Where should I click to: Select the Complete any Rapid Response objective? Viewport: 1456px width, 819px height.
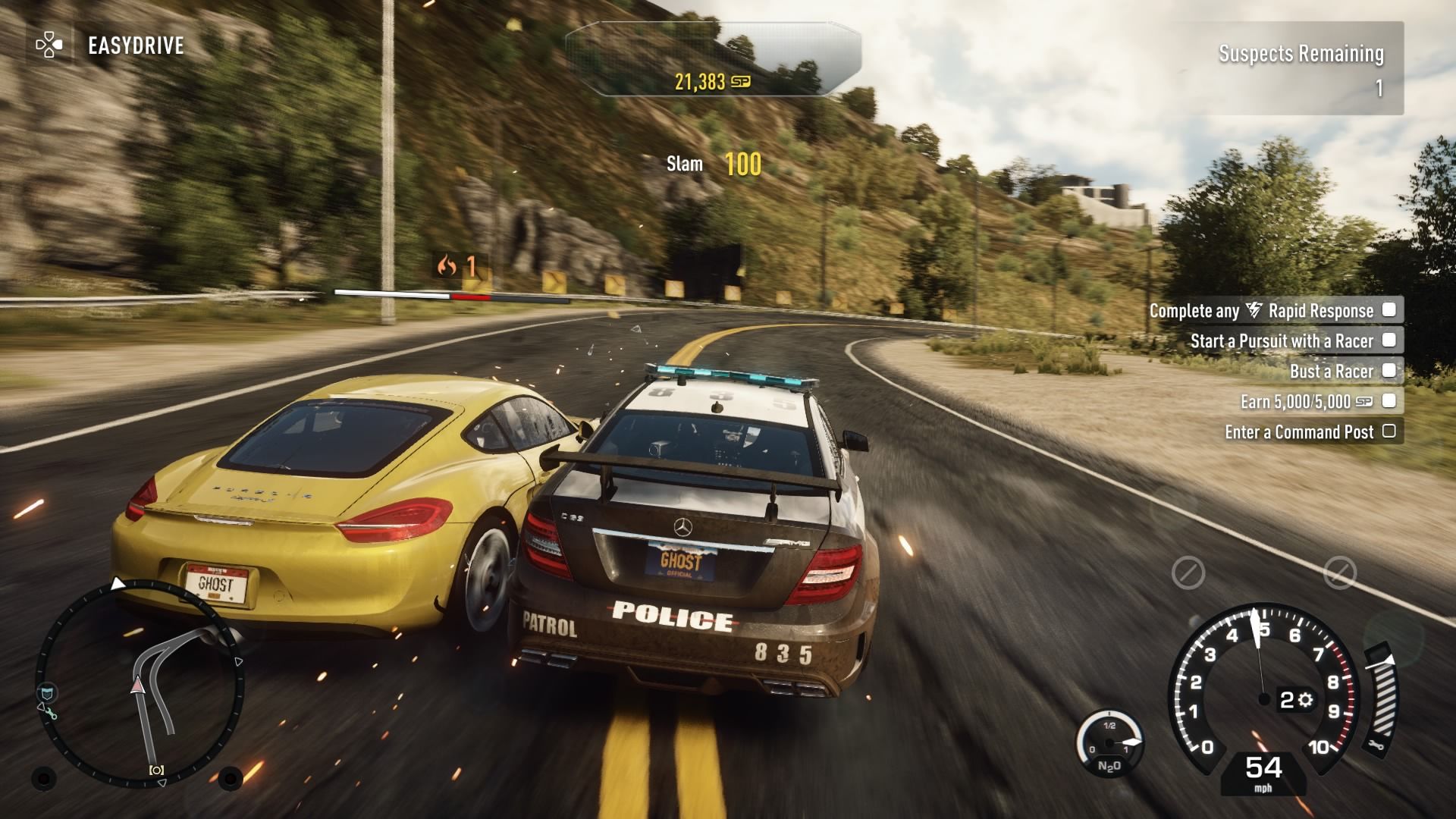click(x=1273, y=310)
